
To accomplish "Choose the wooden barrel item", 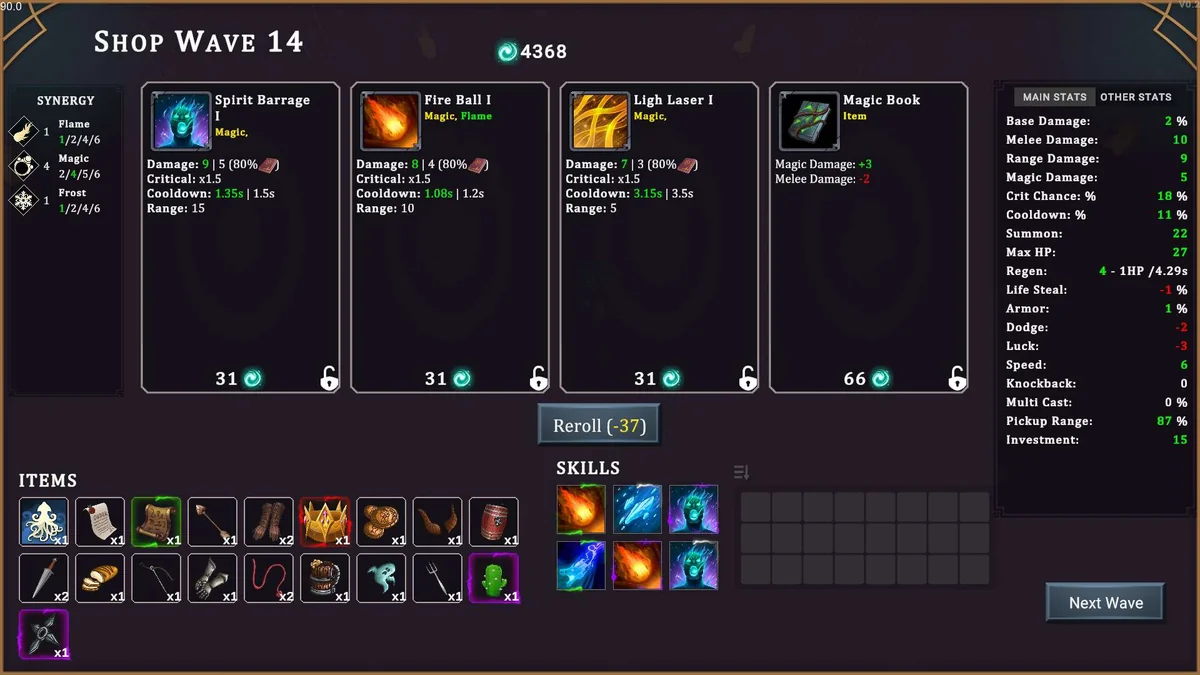I will [494, 522].
